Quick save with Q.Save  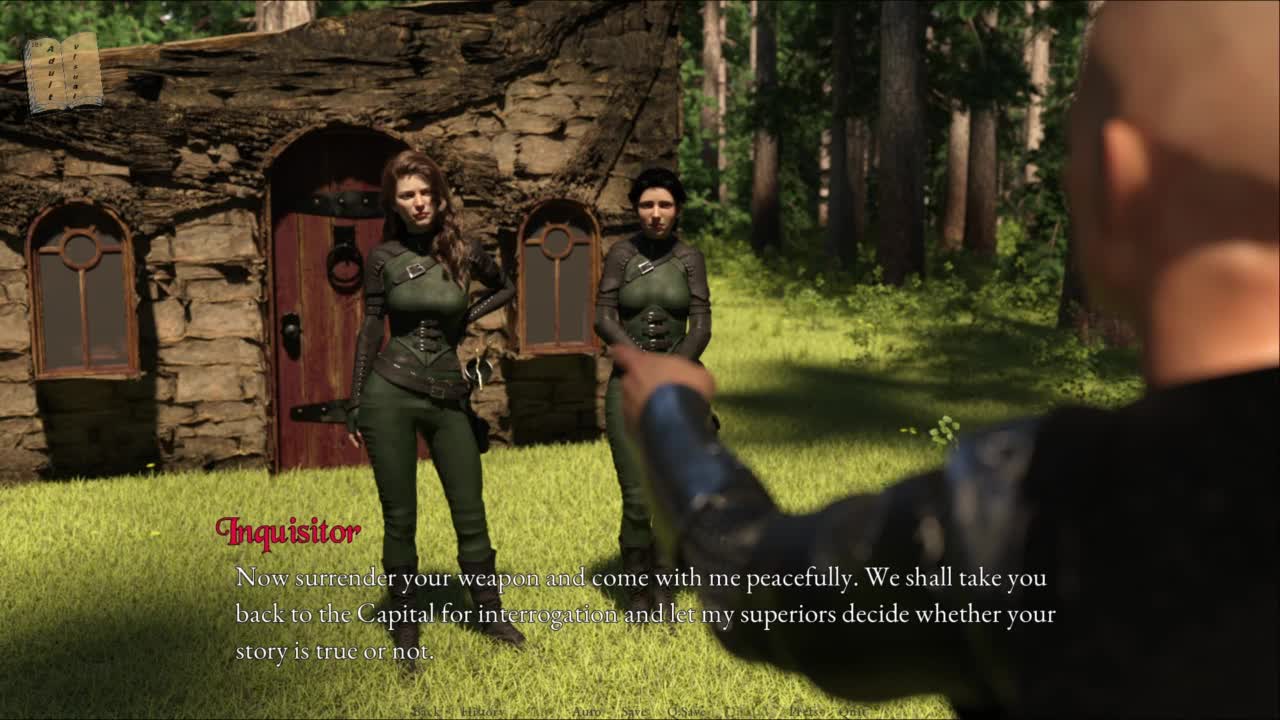pyautogui.click(x=686, y=711)
